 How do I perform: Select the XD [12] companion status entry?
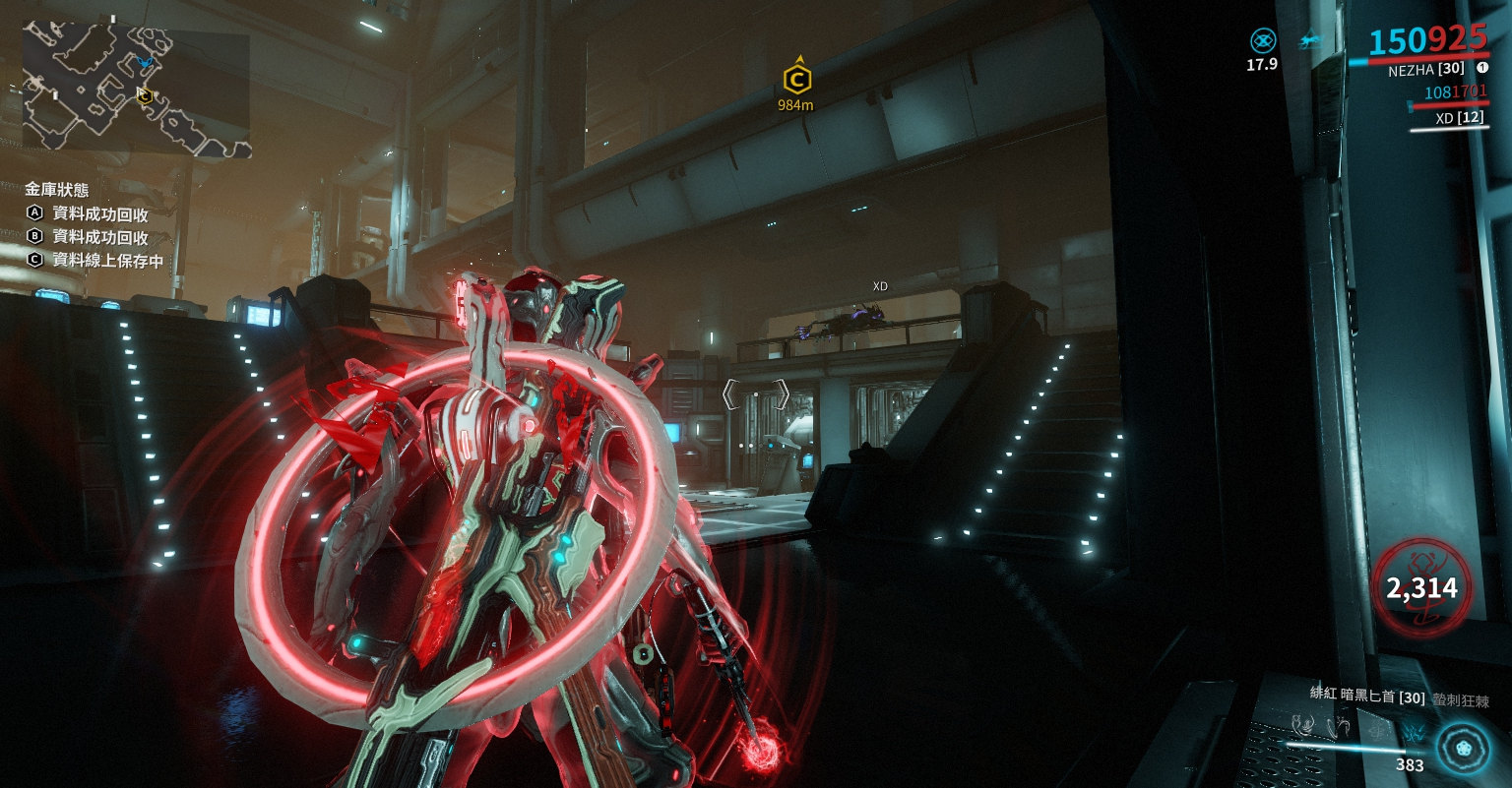[x=1447, y=118]
